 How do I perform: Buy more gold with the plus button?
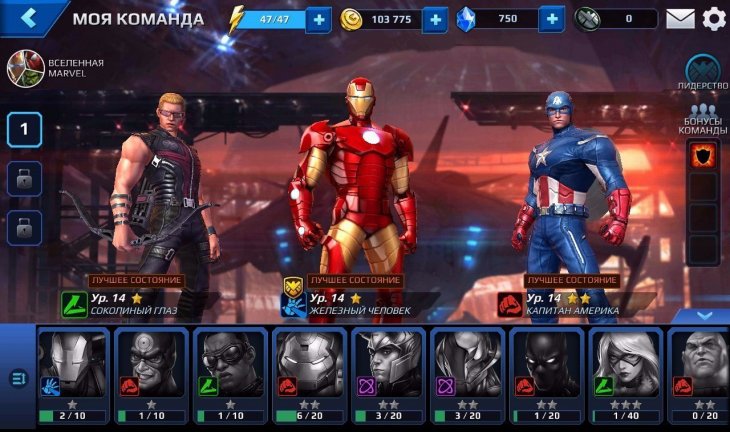point(435,19)
